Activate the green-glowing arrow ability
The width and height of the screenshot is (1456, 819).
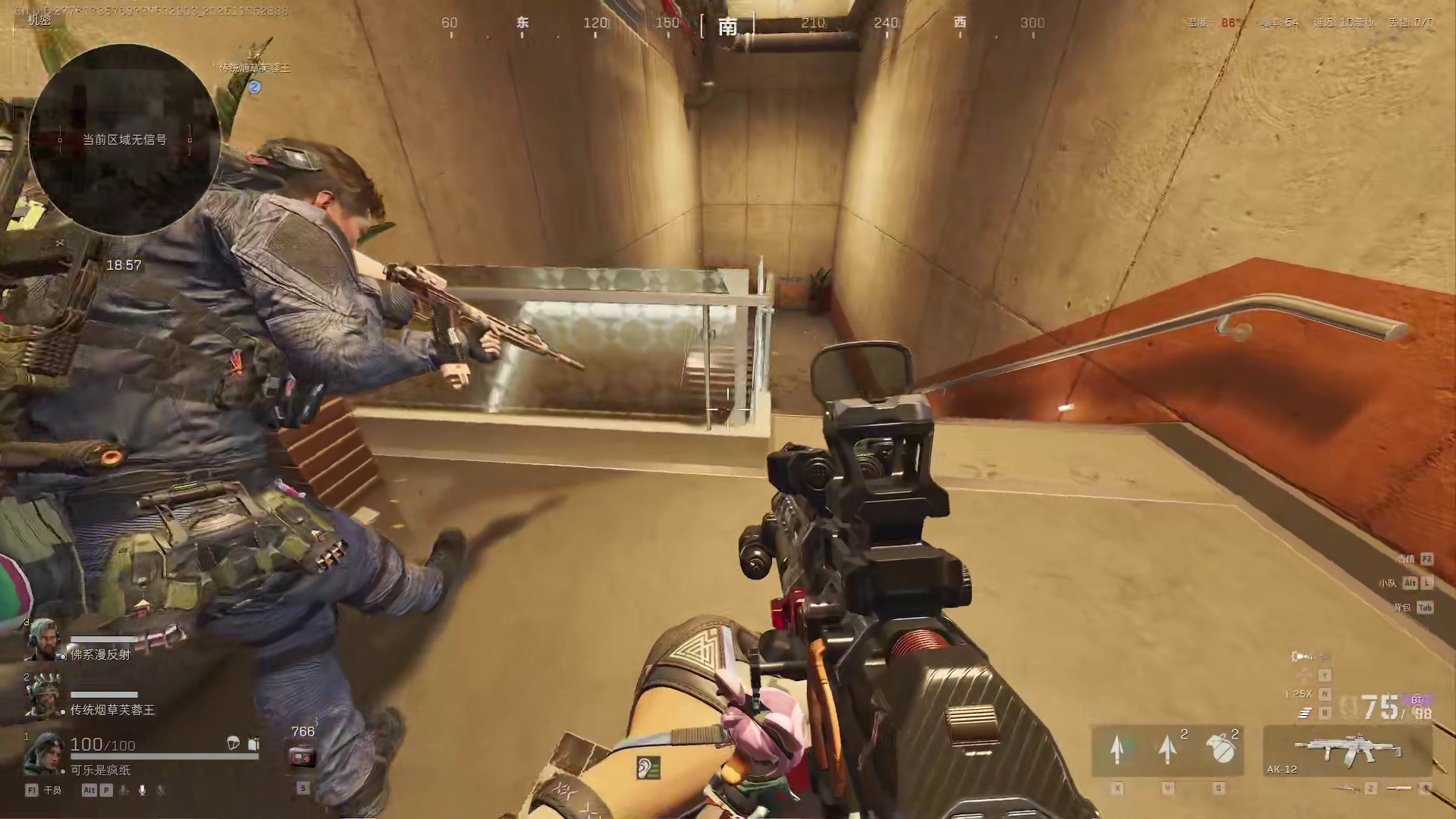[1116, 749]
